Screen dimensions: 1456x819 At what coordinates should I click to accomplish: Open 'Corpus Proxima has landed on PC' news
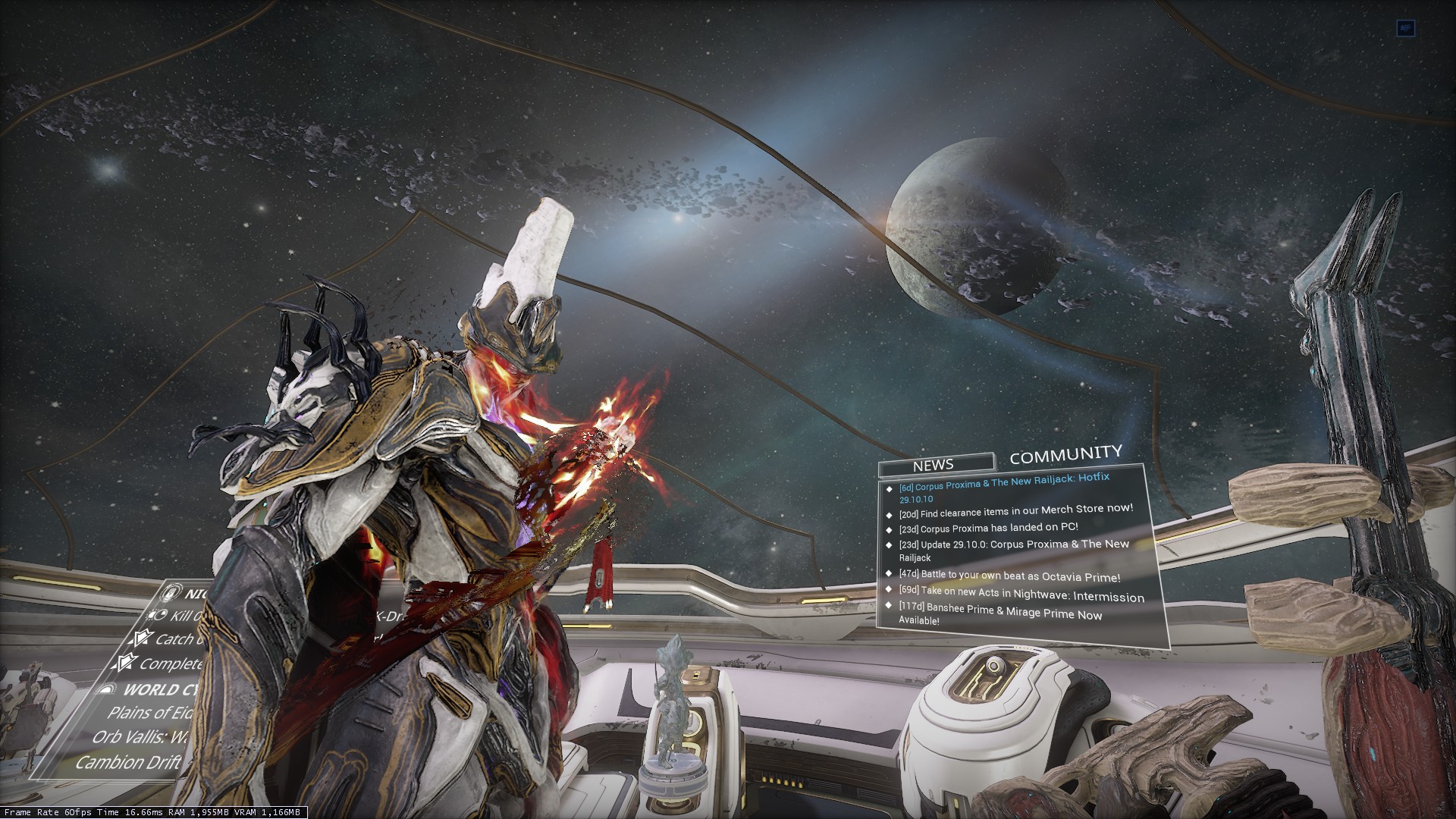pyautogui.click(x=988, y=527)
